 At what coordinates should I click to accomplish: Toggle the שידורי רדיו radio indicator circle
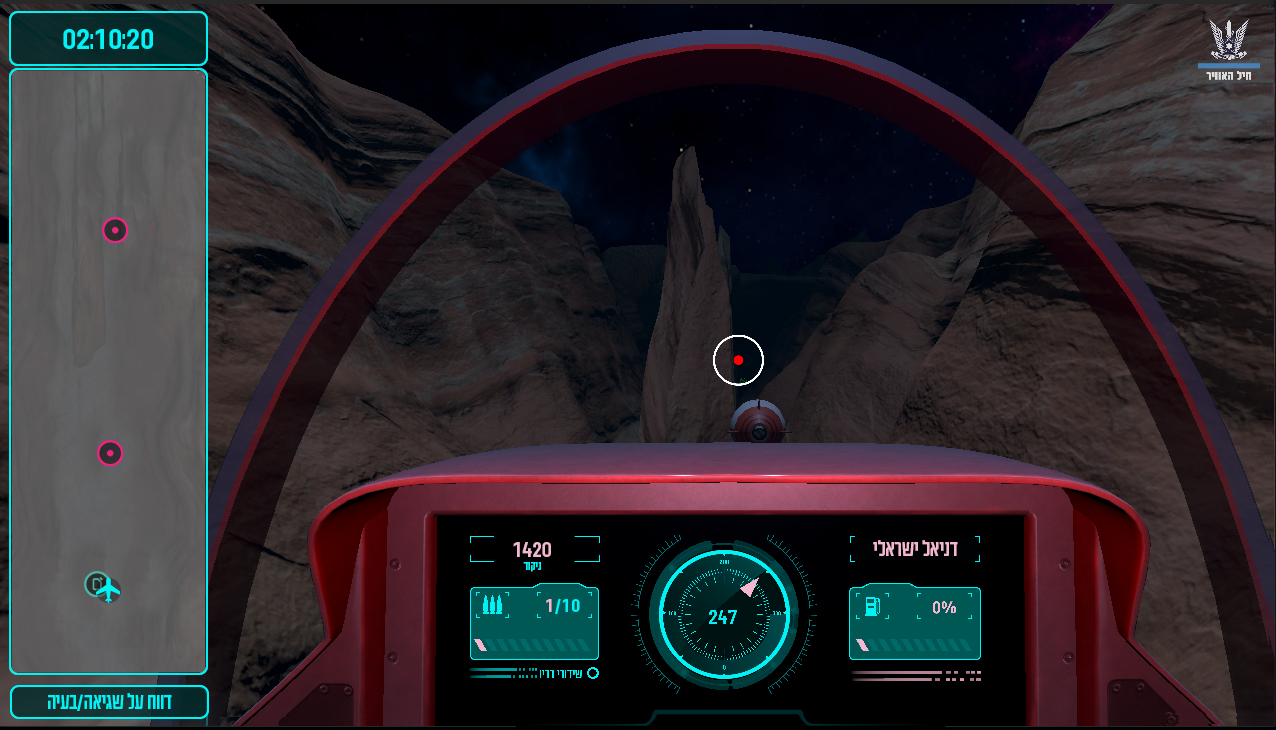(x=593, y=673)
